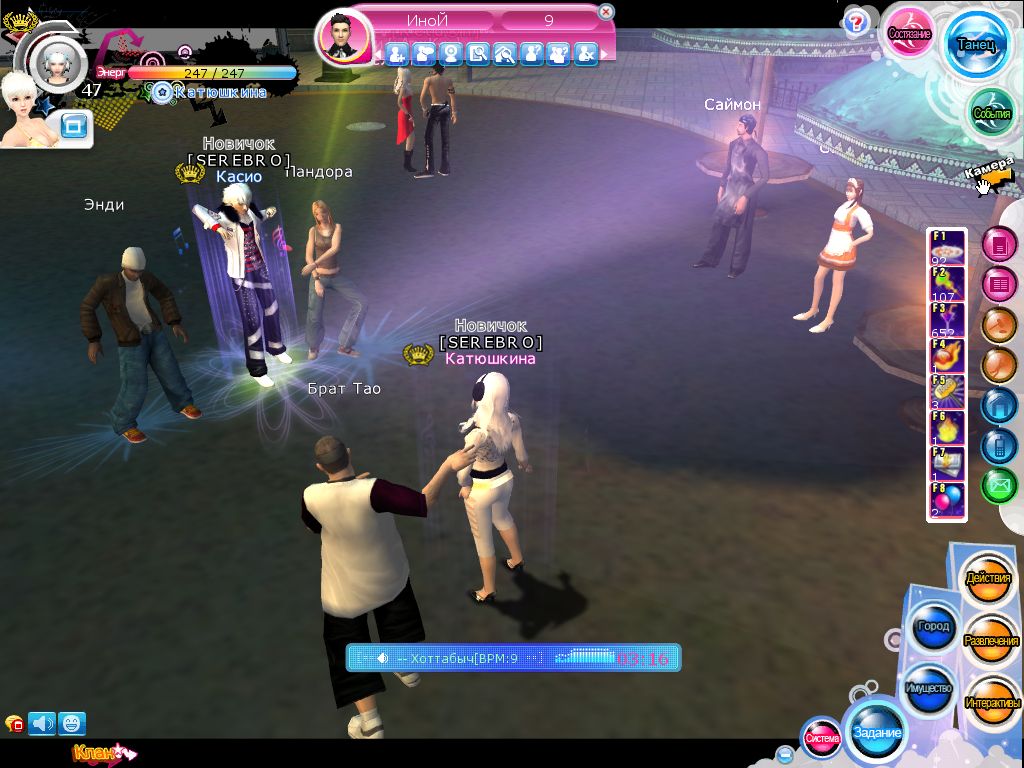Open the Система system menu

tap(822, 738)
